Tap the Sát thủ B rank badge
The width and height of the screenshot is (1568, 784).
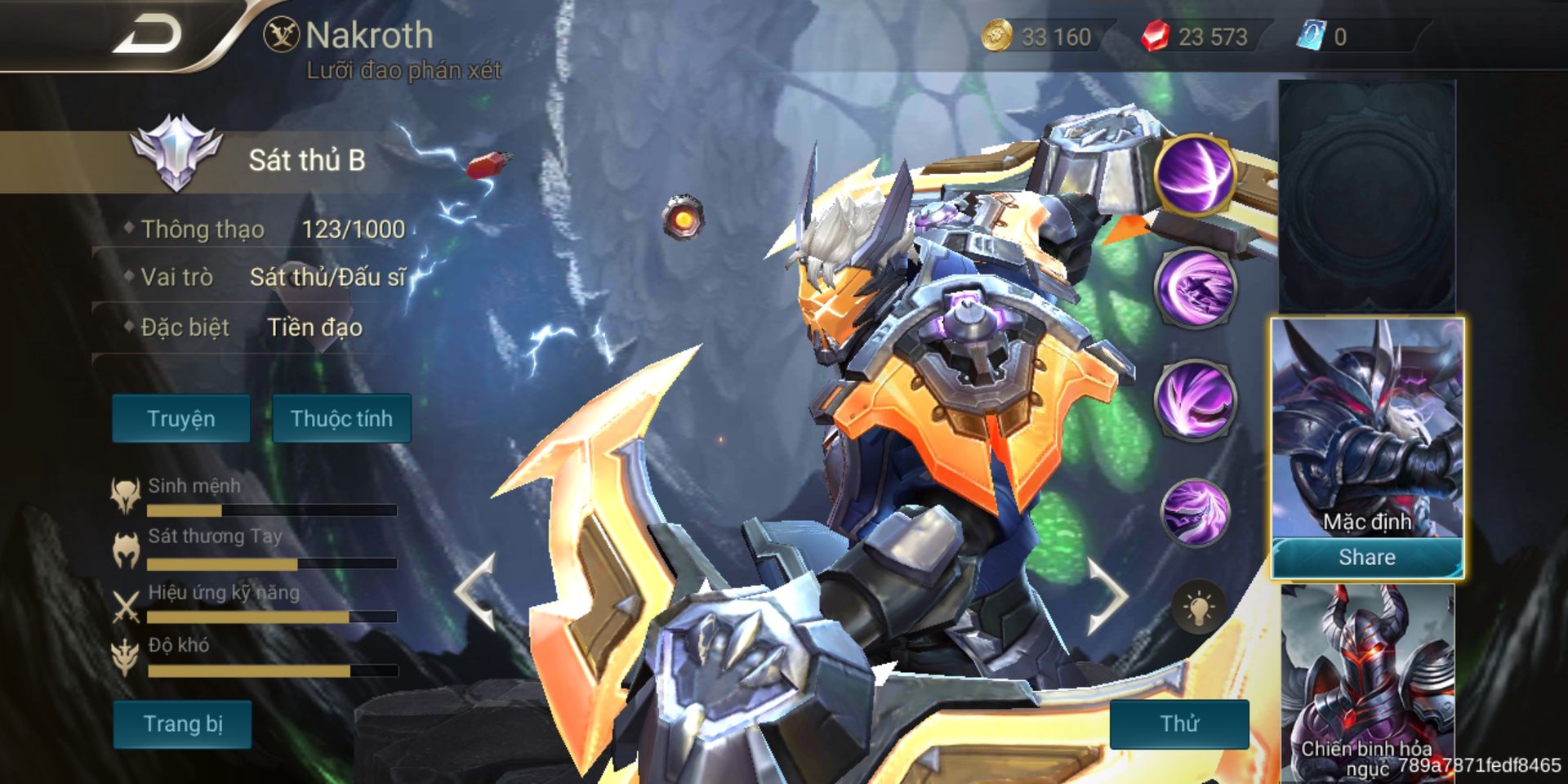pyautogui.click(x=176, y=154)
